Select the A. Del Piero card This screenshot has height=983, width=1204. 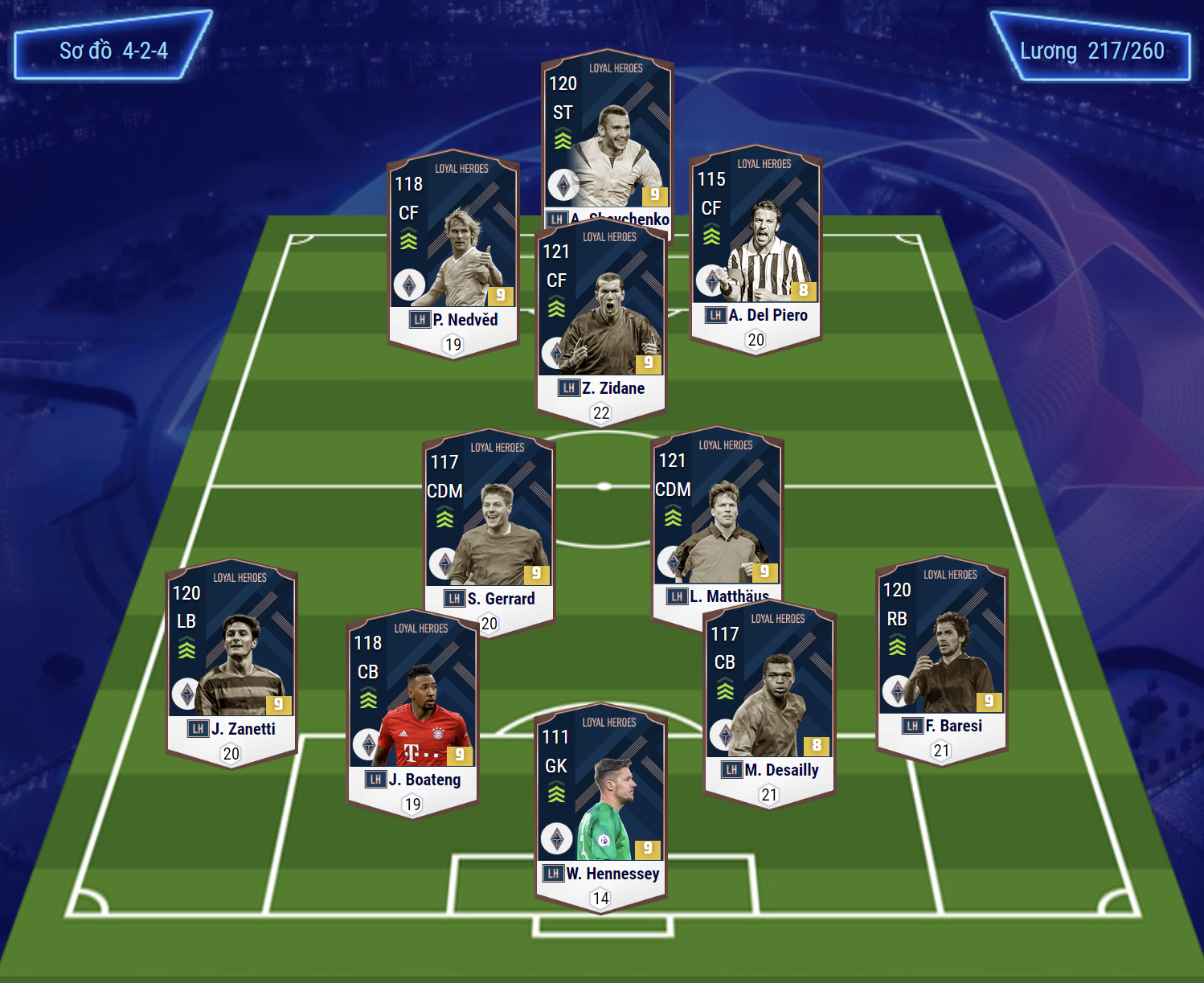pyautogui.click(x=756, y=245)
